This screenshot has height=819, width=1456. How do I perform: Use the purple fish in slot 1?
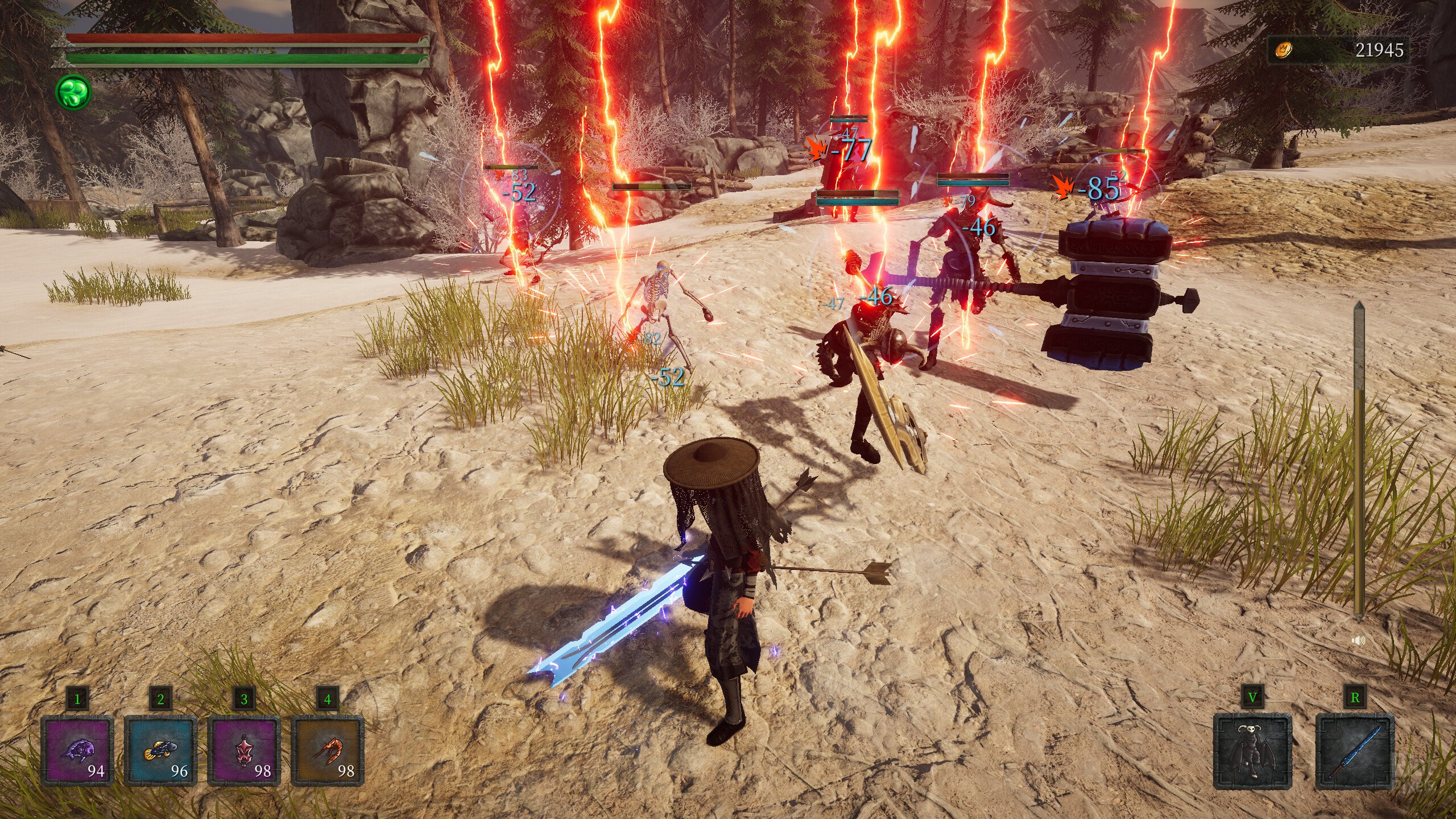coord(77,751)
